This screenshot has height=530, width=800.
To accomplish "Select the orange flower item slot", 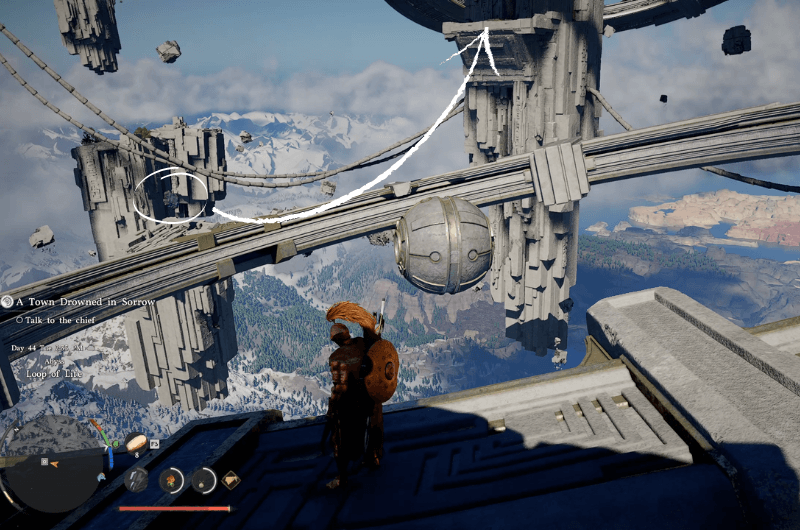I will coord(172,480).
